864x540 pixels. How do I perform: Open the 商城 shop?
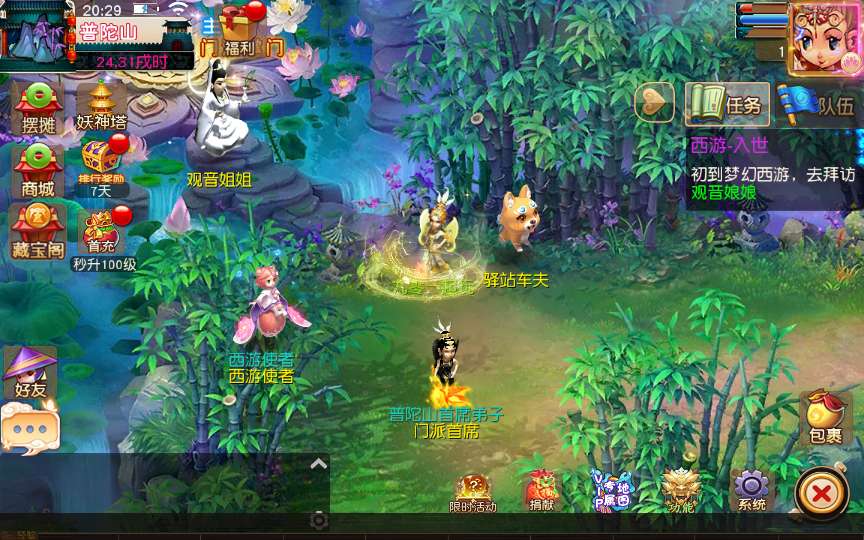pos(38,168)
